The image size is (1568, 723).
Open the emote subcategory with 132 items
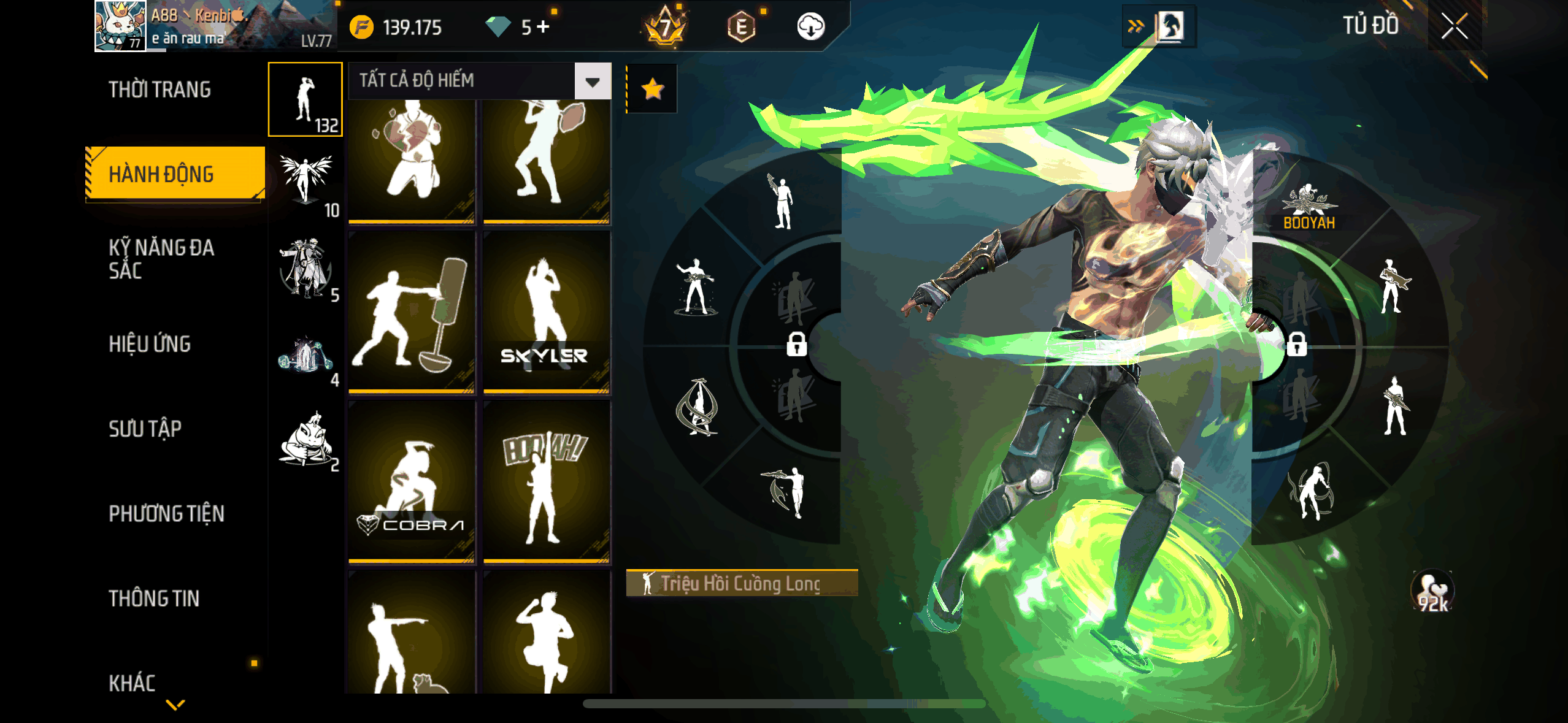306,100
